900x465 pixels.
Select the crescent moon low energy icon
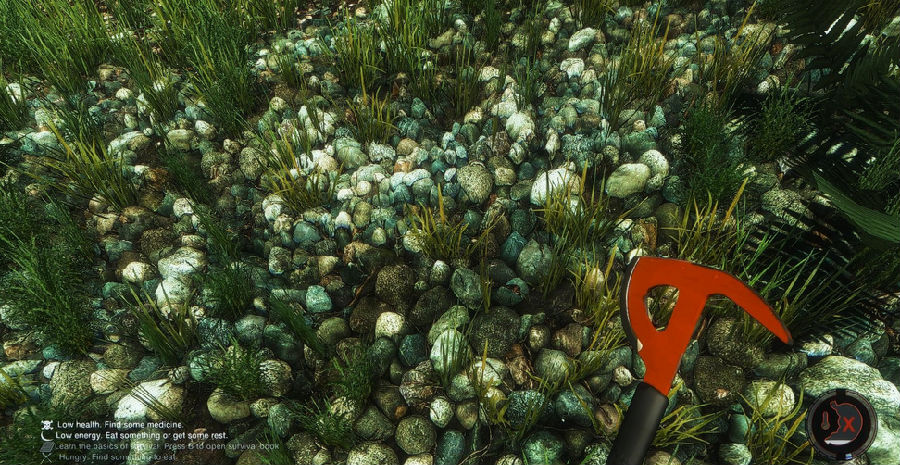click(46, 436)
